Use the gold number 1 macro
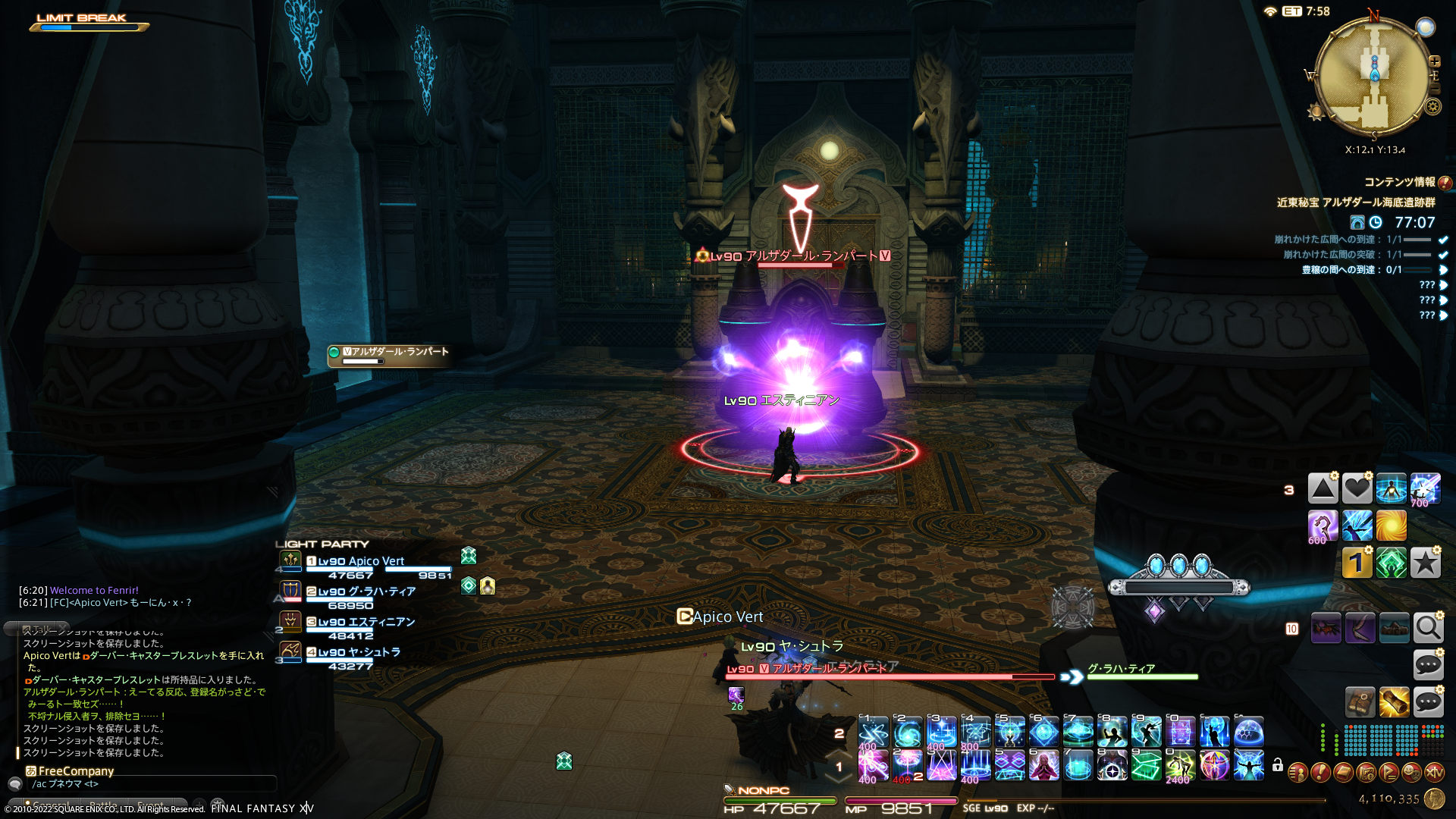 (x=1357, y=563)
